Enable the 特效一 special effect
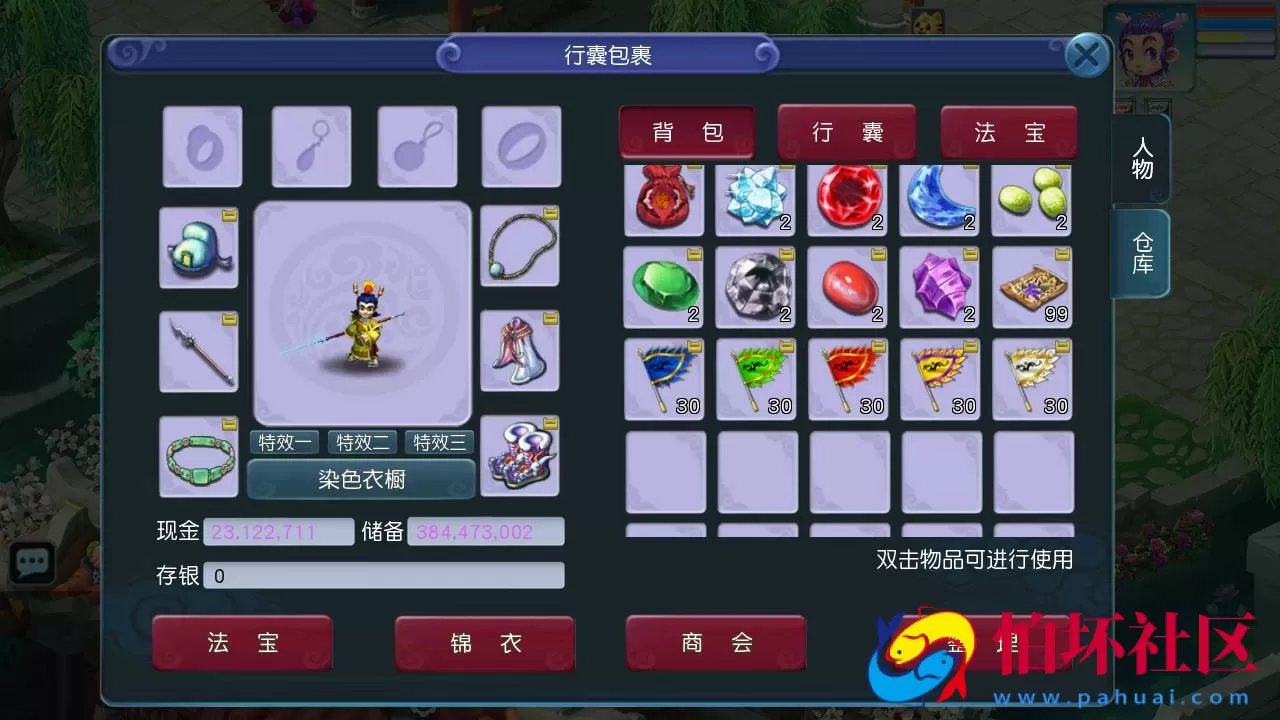 pos(283,442)
